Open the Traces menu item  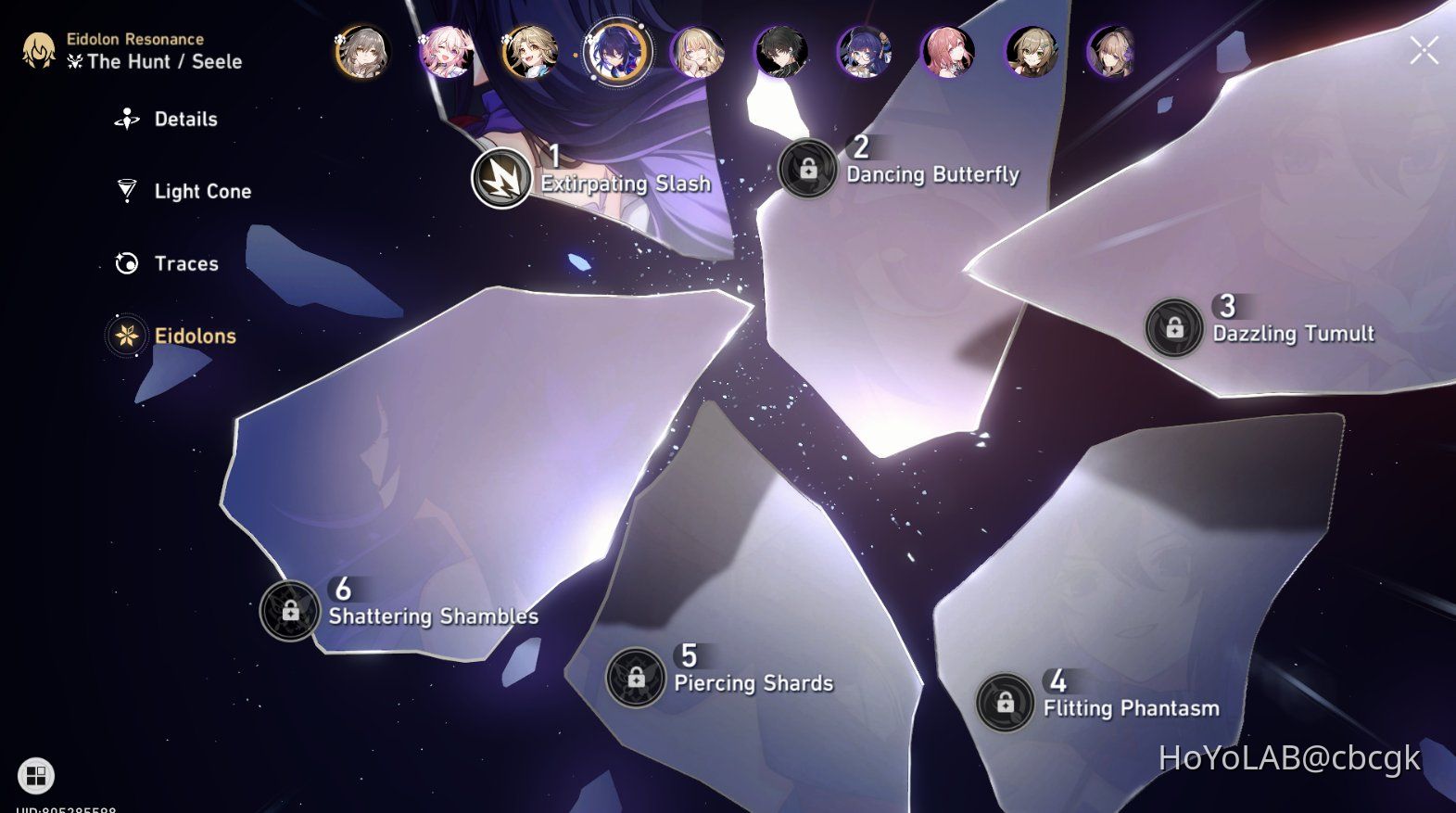(x=126, y=263)
